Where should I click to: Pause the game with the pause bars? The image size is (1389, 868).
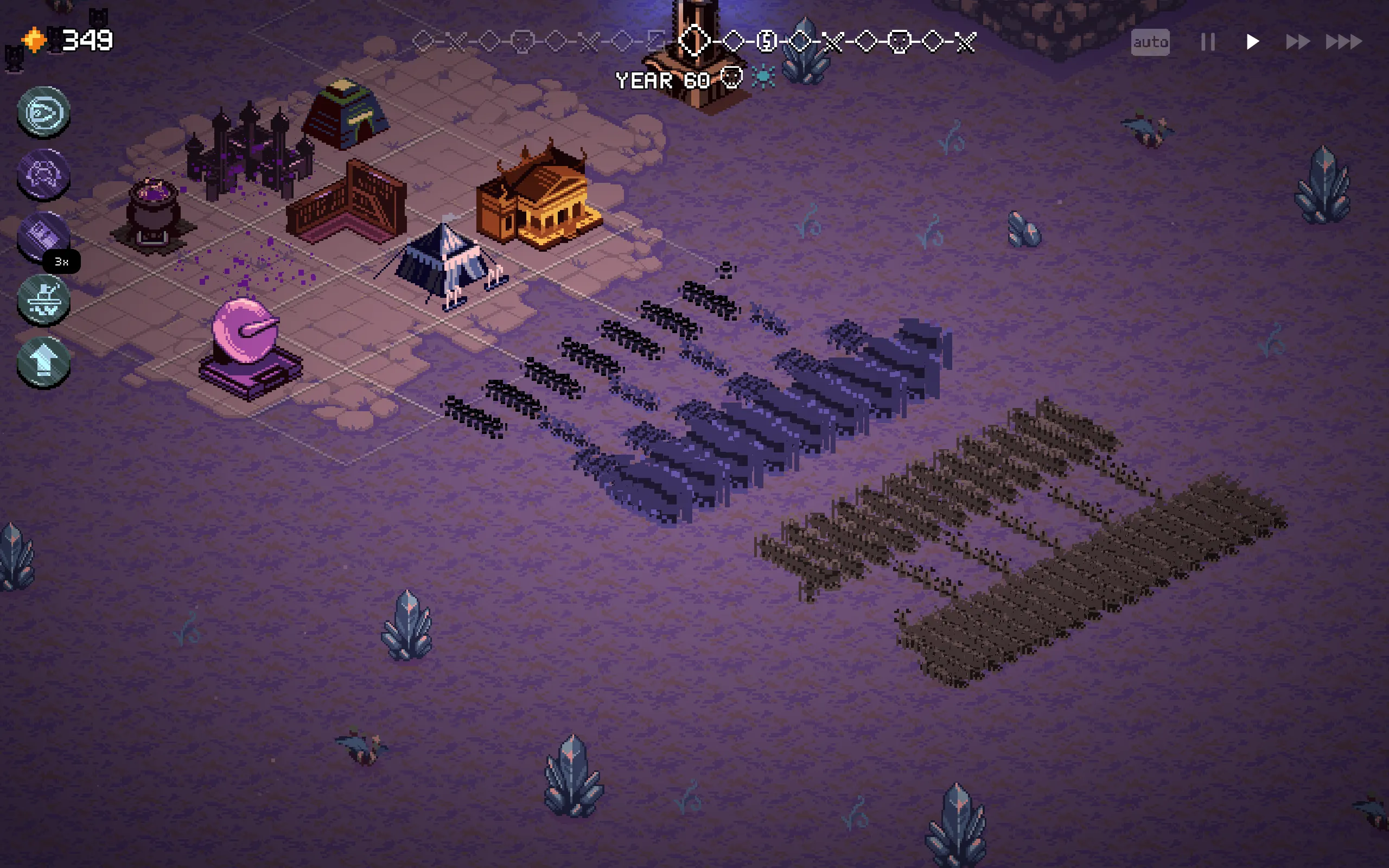pyautogui.click(x=1208, y=42)
